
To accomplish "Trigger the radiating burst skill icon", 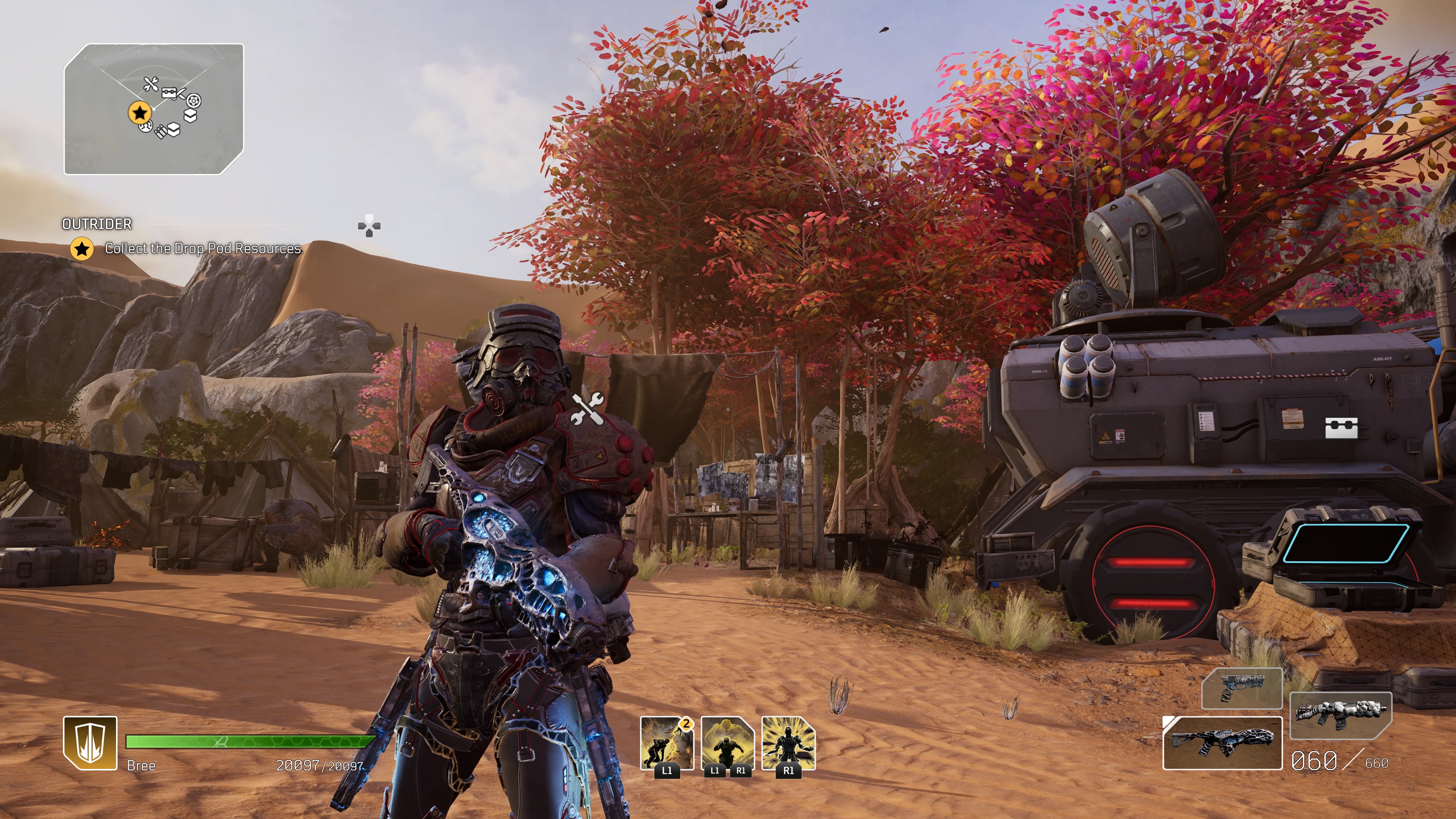I will tap(789, 743).
